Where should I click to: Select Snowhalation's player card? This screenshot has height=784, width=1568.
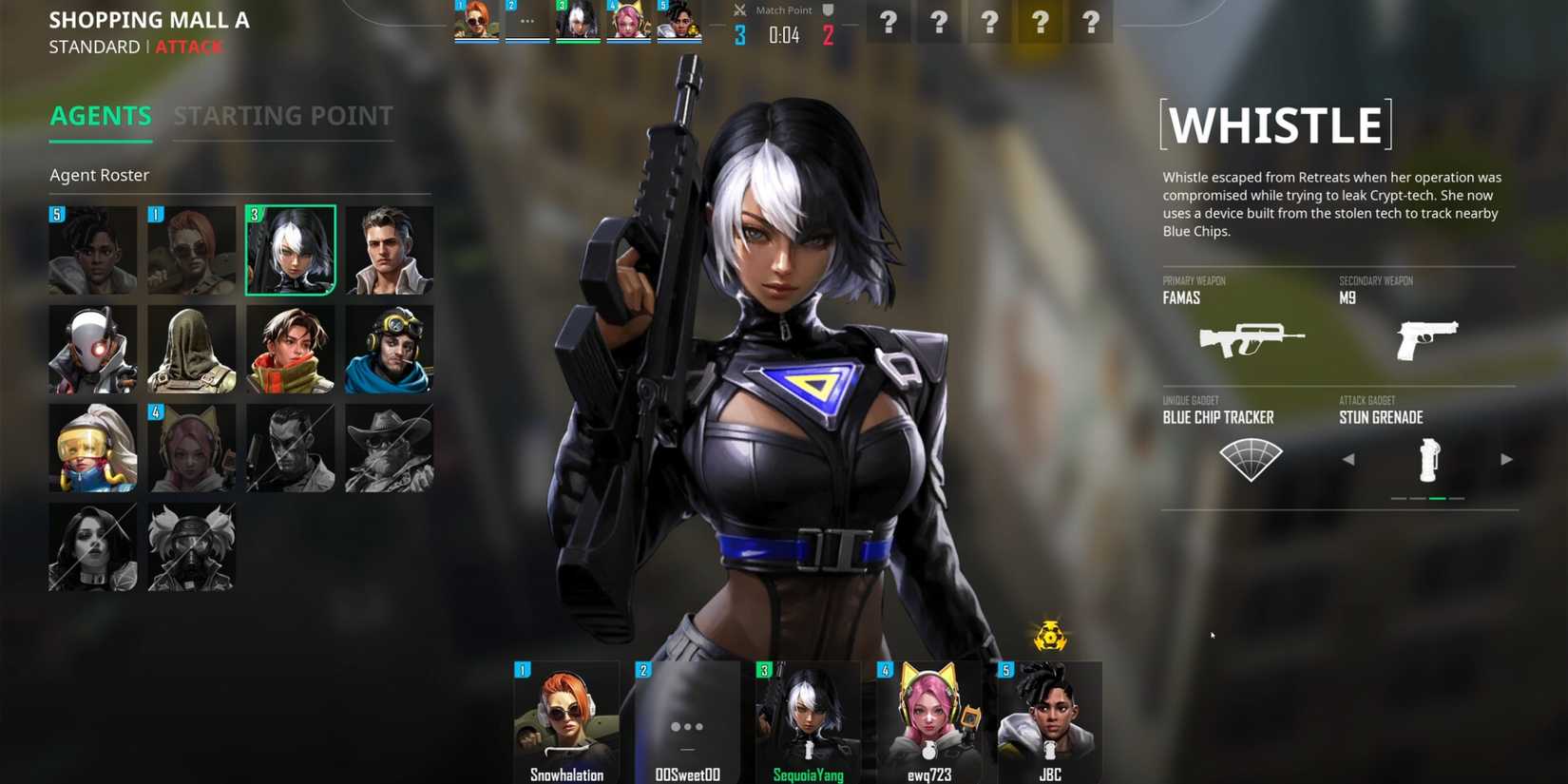tap(566, 722)
